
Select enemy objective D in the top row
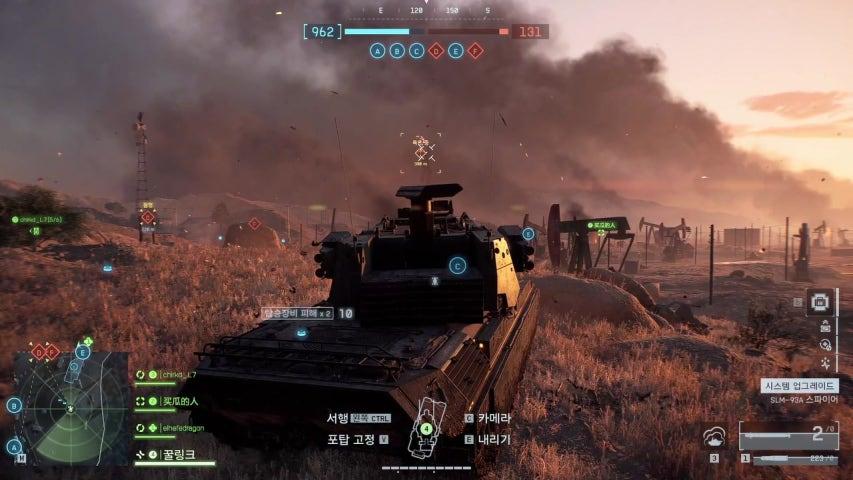[x=436, y=50]
